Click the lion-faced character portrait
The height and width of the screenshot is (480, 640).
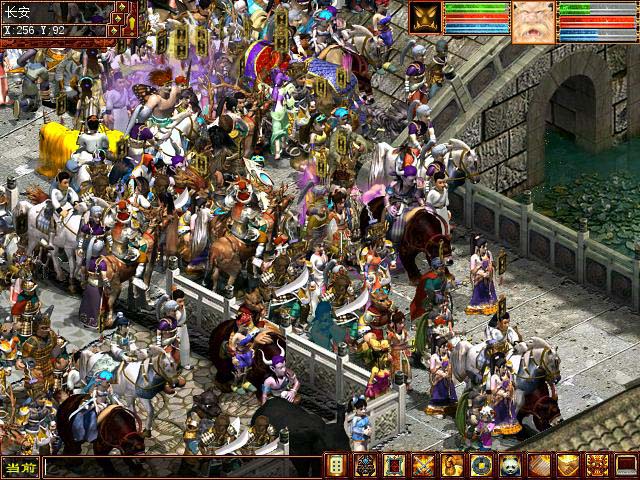click(x=534, y=21)
